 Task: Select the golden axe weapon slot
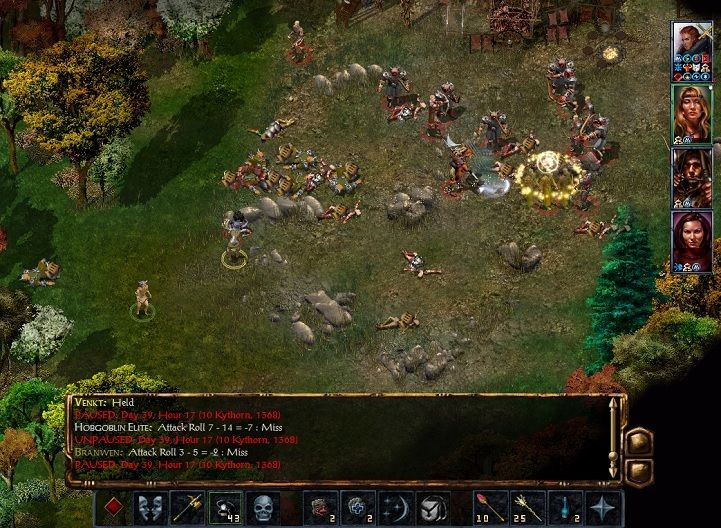[187, 508]
